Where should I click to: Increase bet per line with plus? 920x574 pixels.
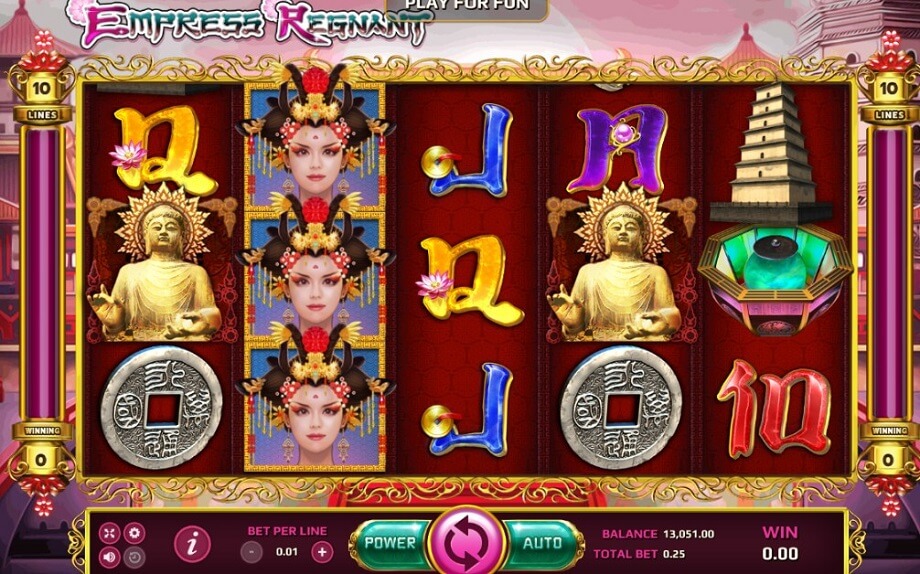pyautogui.click(x=321, y=551)
